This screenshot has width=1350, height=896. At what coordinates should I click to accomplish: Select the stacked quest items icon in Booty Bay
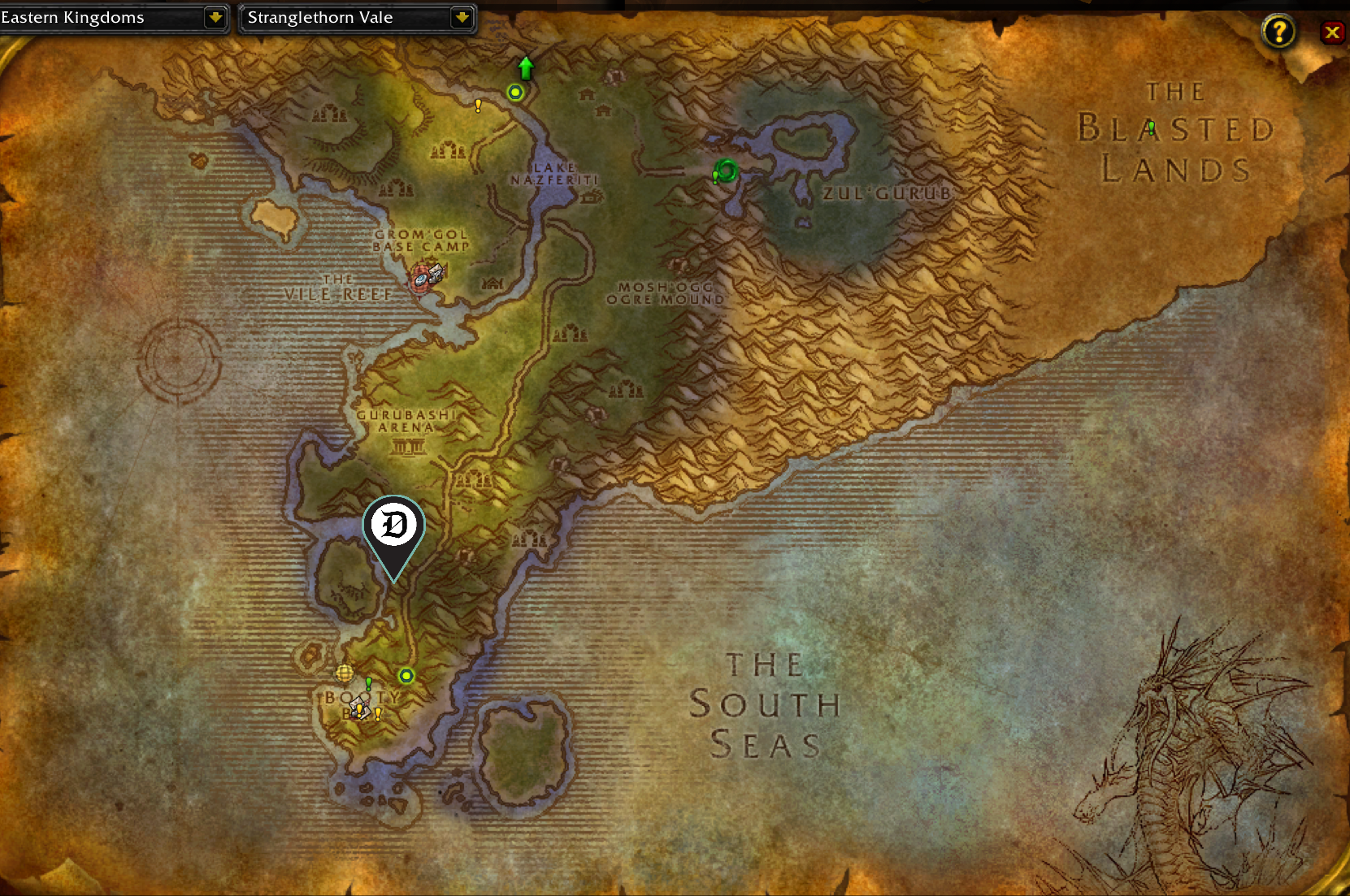360,708
